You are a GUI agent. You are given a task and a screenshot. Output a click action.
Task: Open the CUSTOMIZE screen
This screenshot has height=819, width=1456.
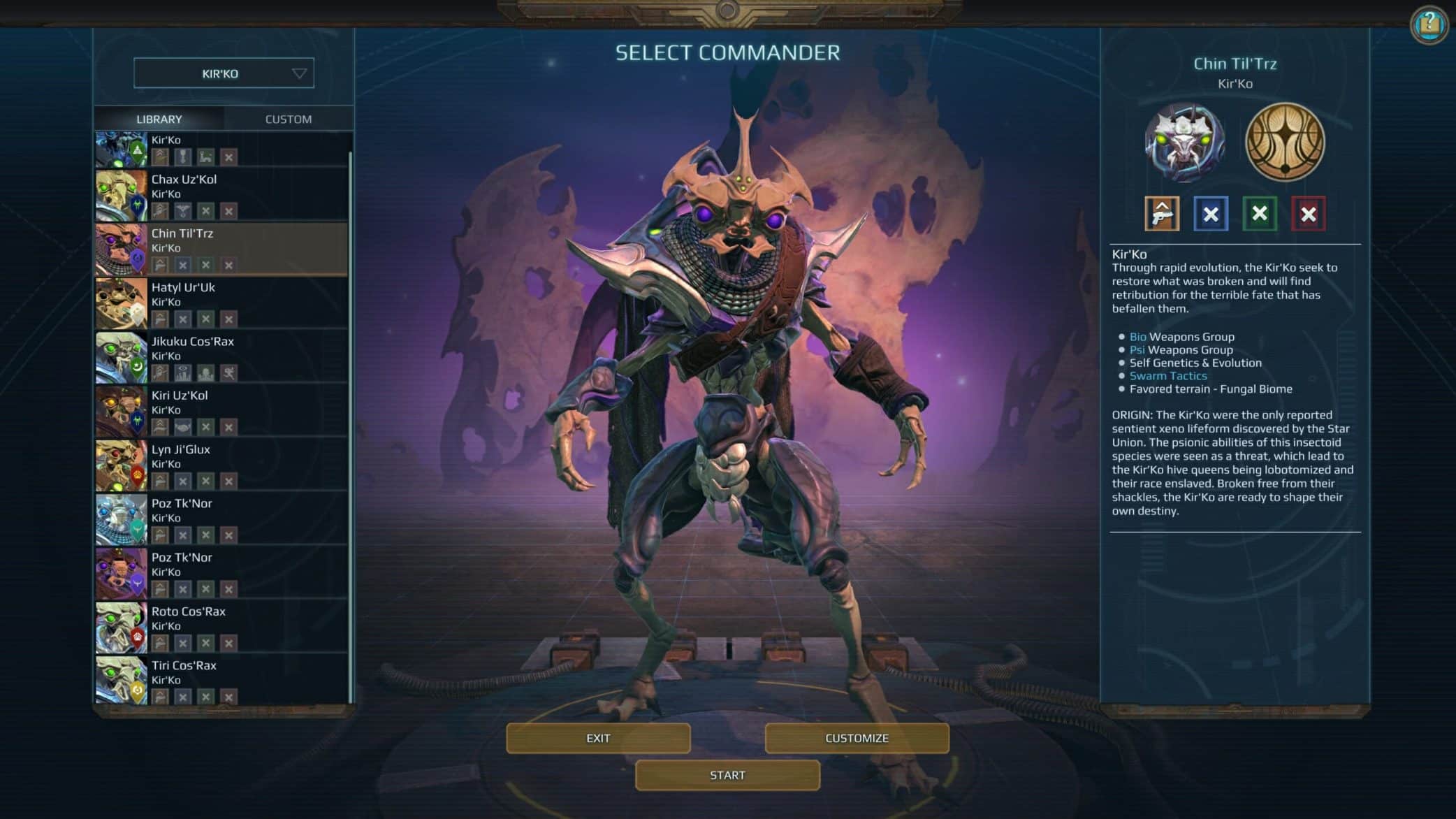point(857,737)
